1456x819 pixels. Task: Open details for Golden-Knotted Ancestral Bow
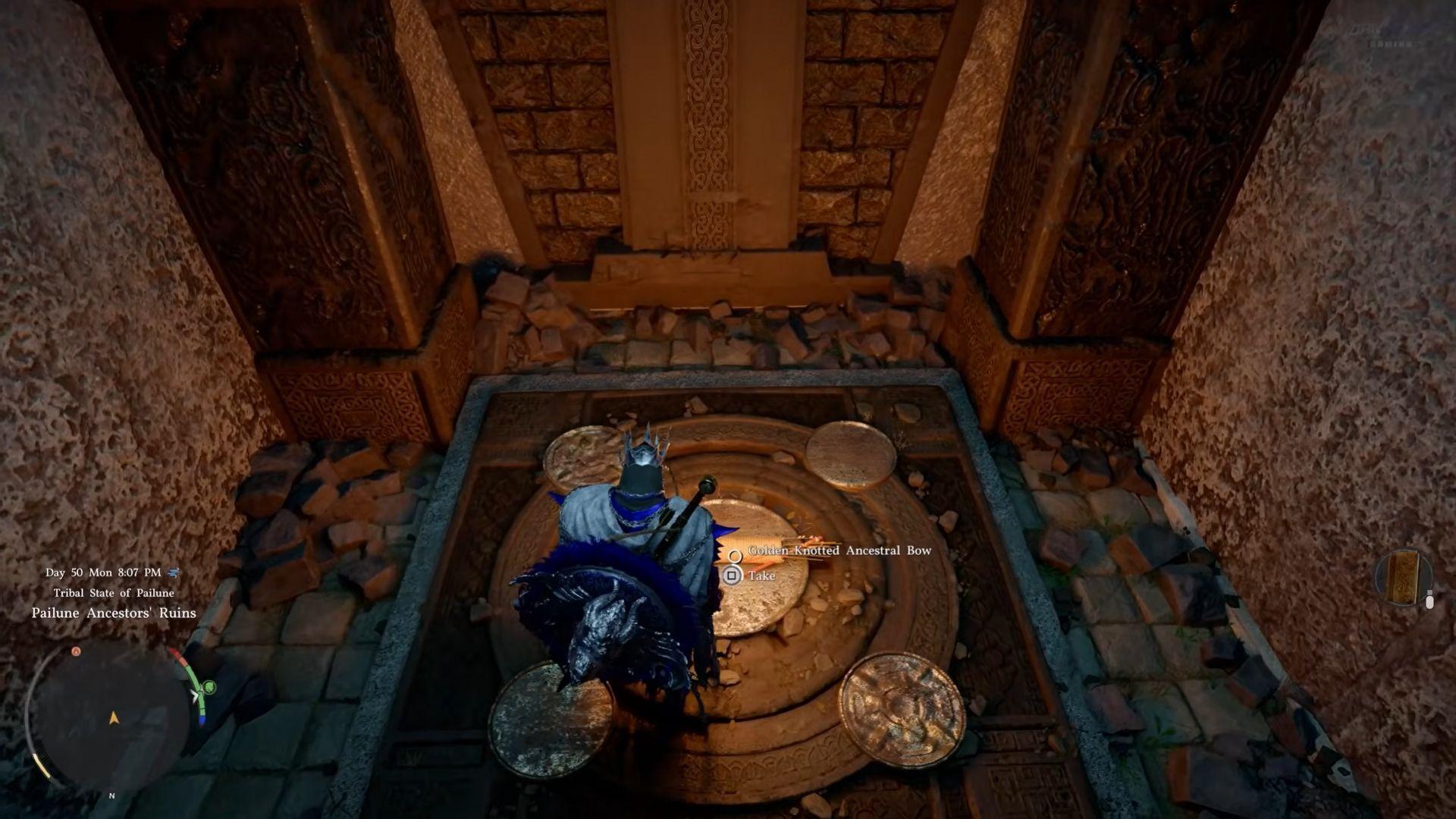[x=839, y=551]
